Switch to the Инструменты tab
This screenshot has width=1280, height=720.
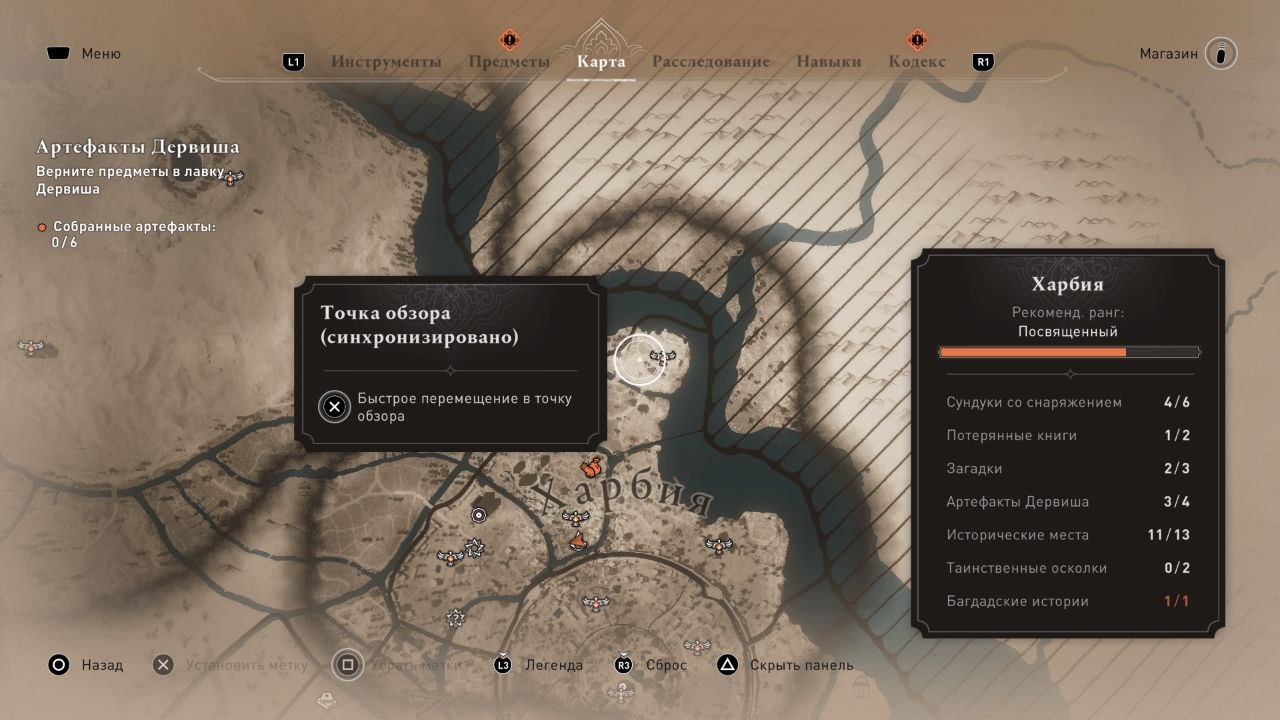[386, 62]
